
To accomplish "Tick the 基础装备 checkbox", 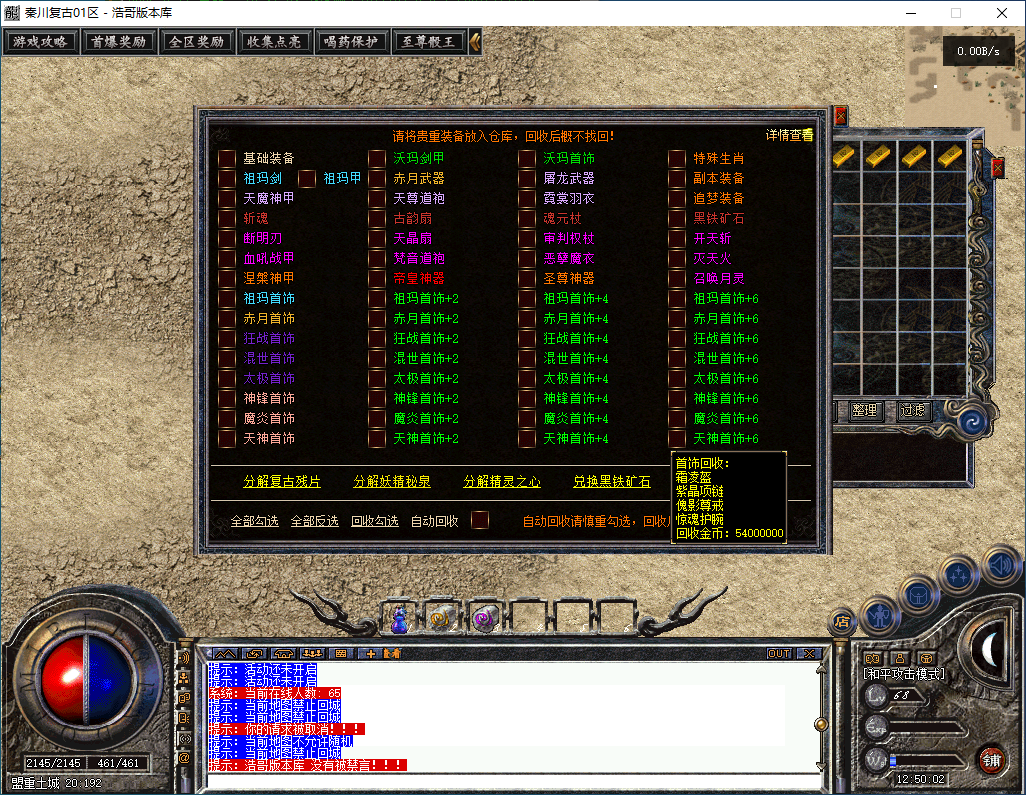I will click(227, 158).
